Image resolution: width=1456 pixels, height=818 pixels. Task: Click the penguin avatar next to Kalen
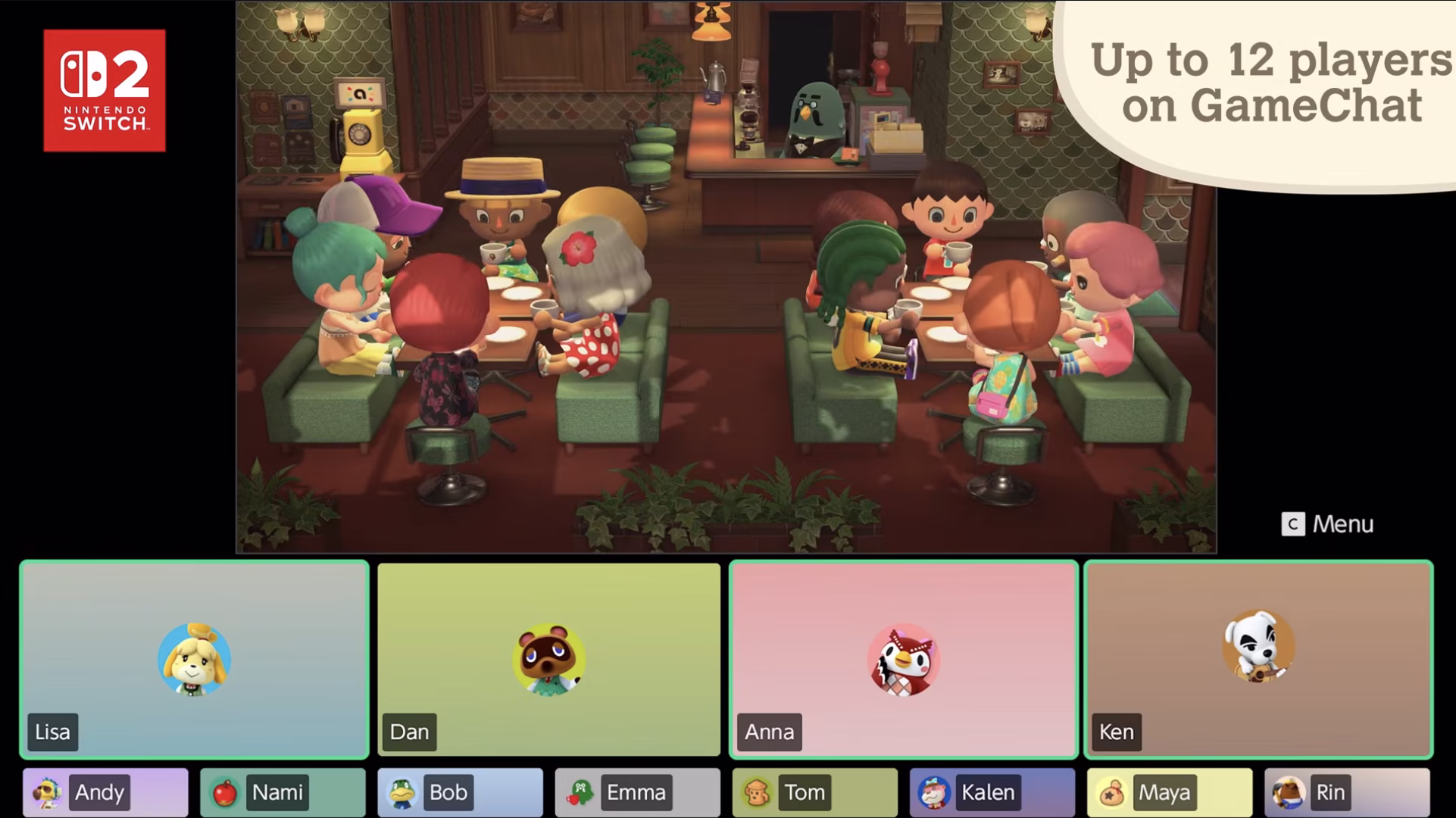pyautogui.click(x=930, y=792)
